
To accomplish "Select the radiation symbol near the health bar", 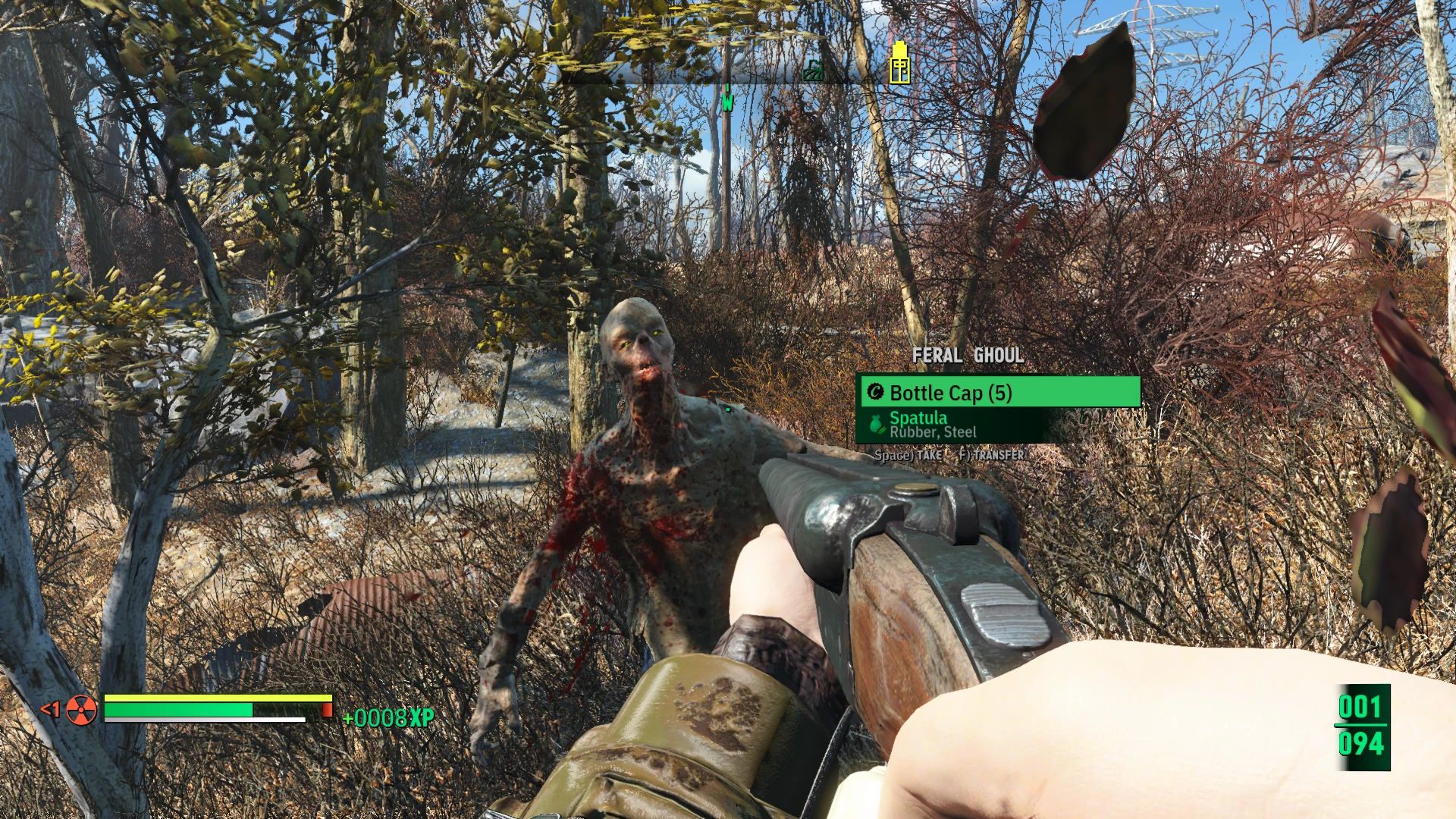I will pyautogui.click(x=80, y=711).
